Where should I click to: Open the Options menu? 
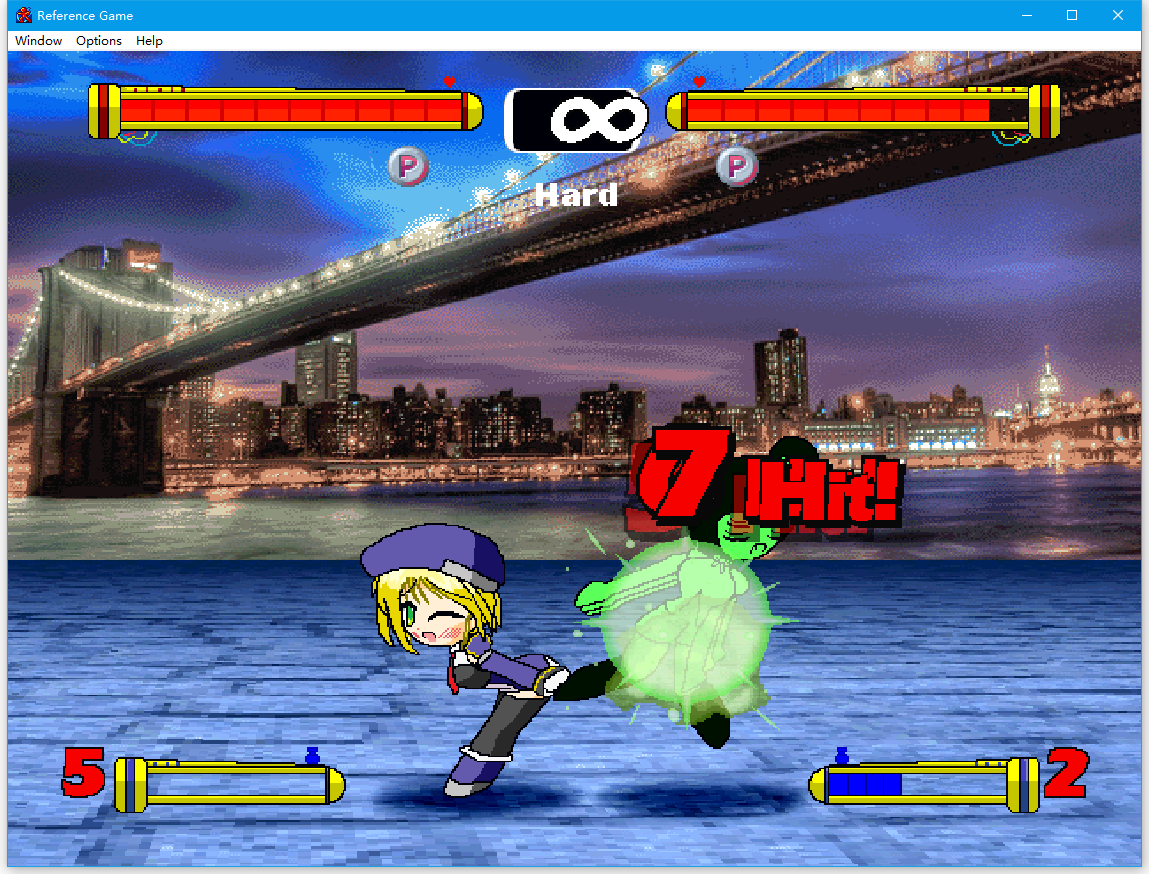pos(99,41)
